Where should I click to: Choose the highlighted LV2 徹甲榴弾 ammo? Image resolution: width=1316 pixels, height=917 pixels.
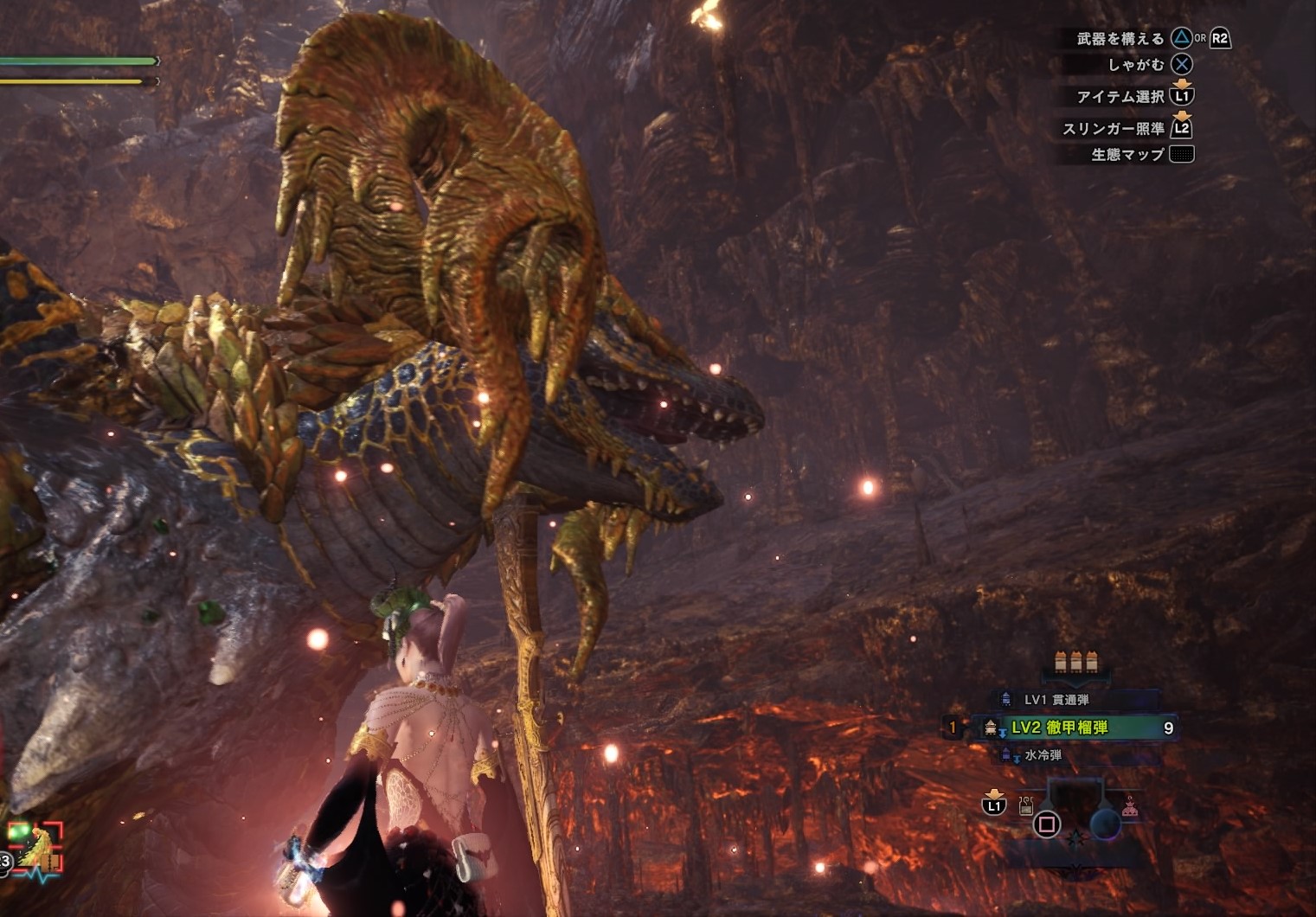[x=1059, y=728]
